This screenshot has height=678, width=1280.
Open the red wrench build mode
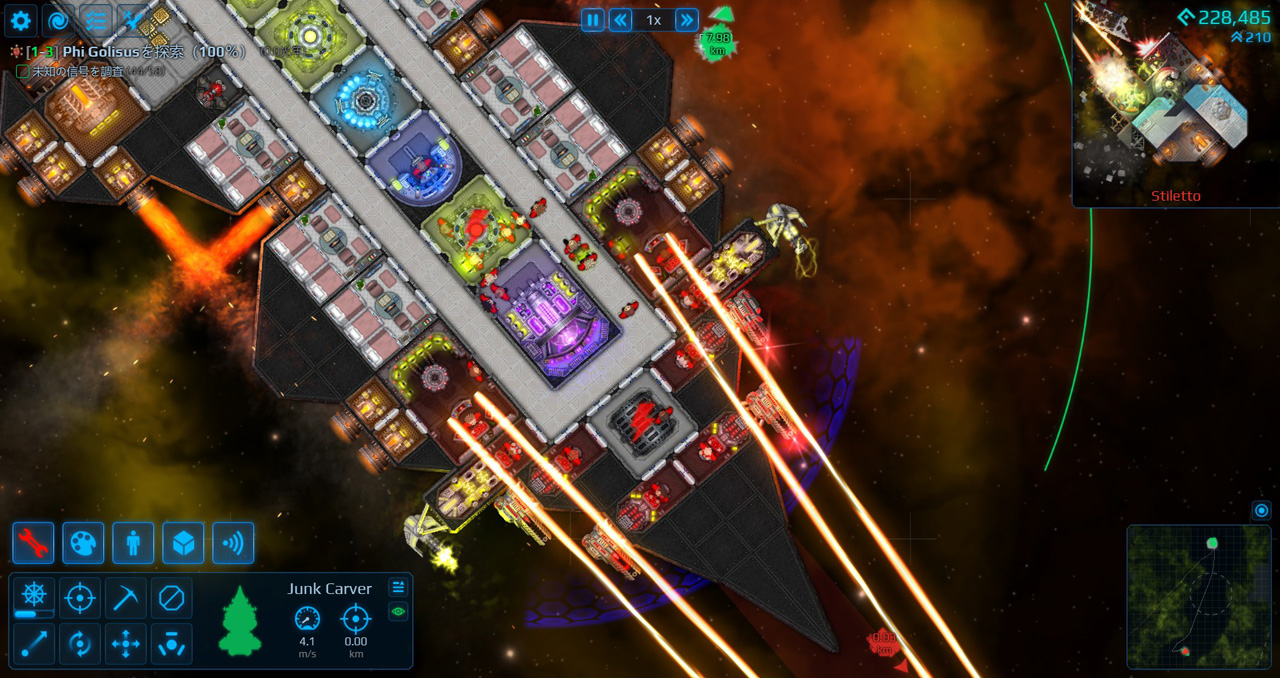tap(33, 543)
